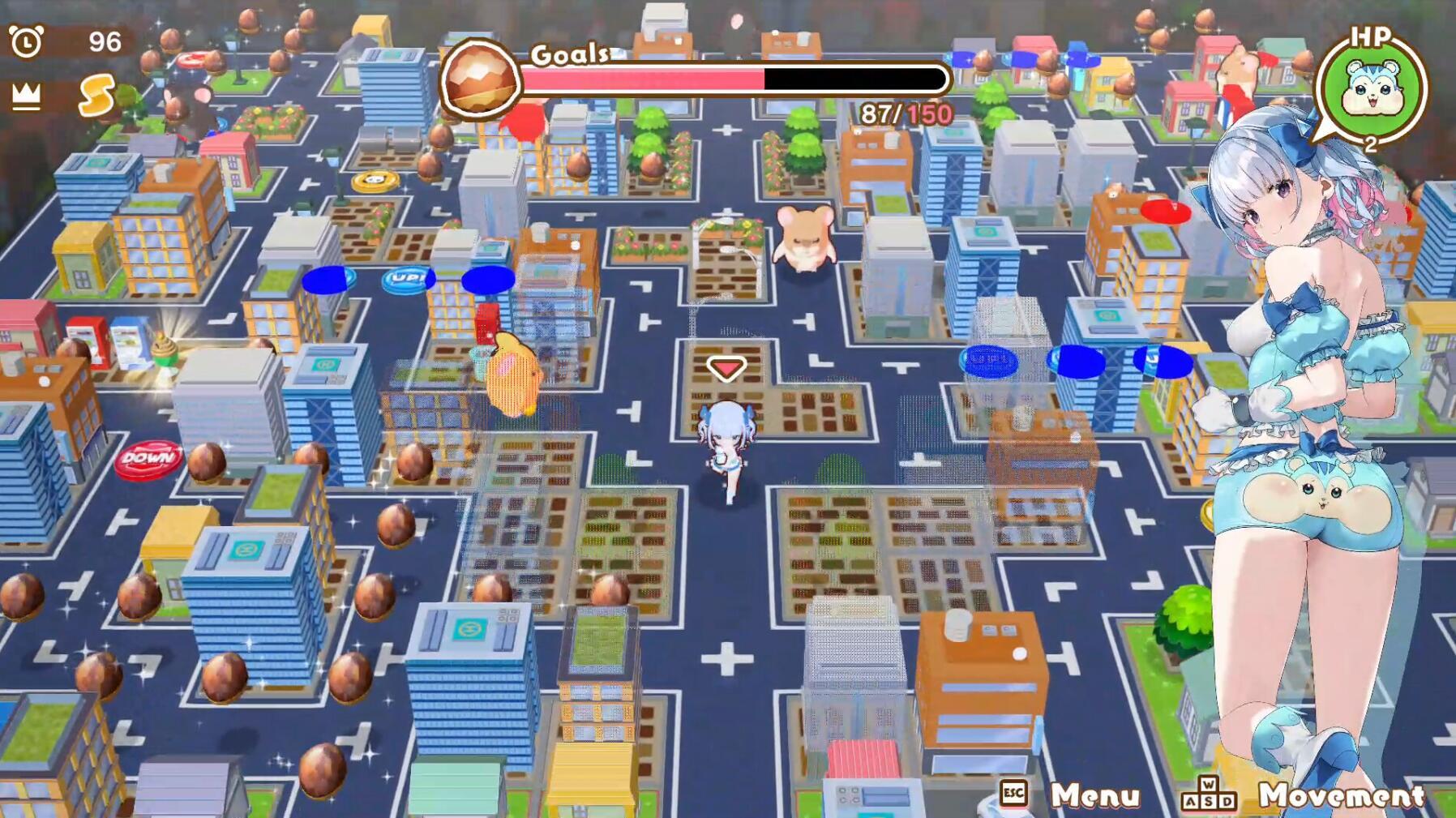Click the heart marker above the street

tap(726, 366)
